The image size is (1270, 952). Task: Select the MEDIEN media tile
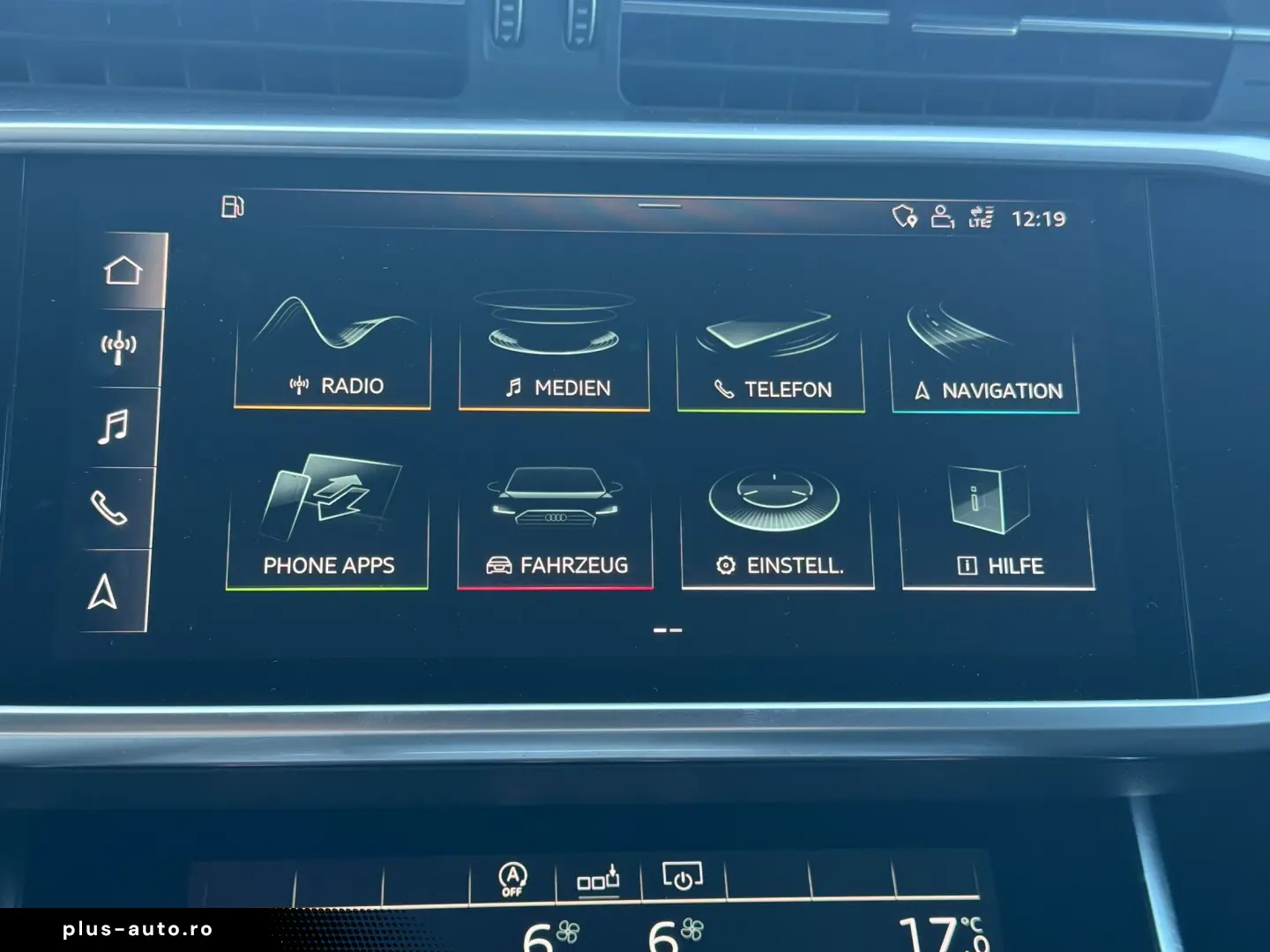(x=554, y=353)
